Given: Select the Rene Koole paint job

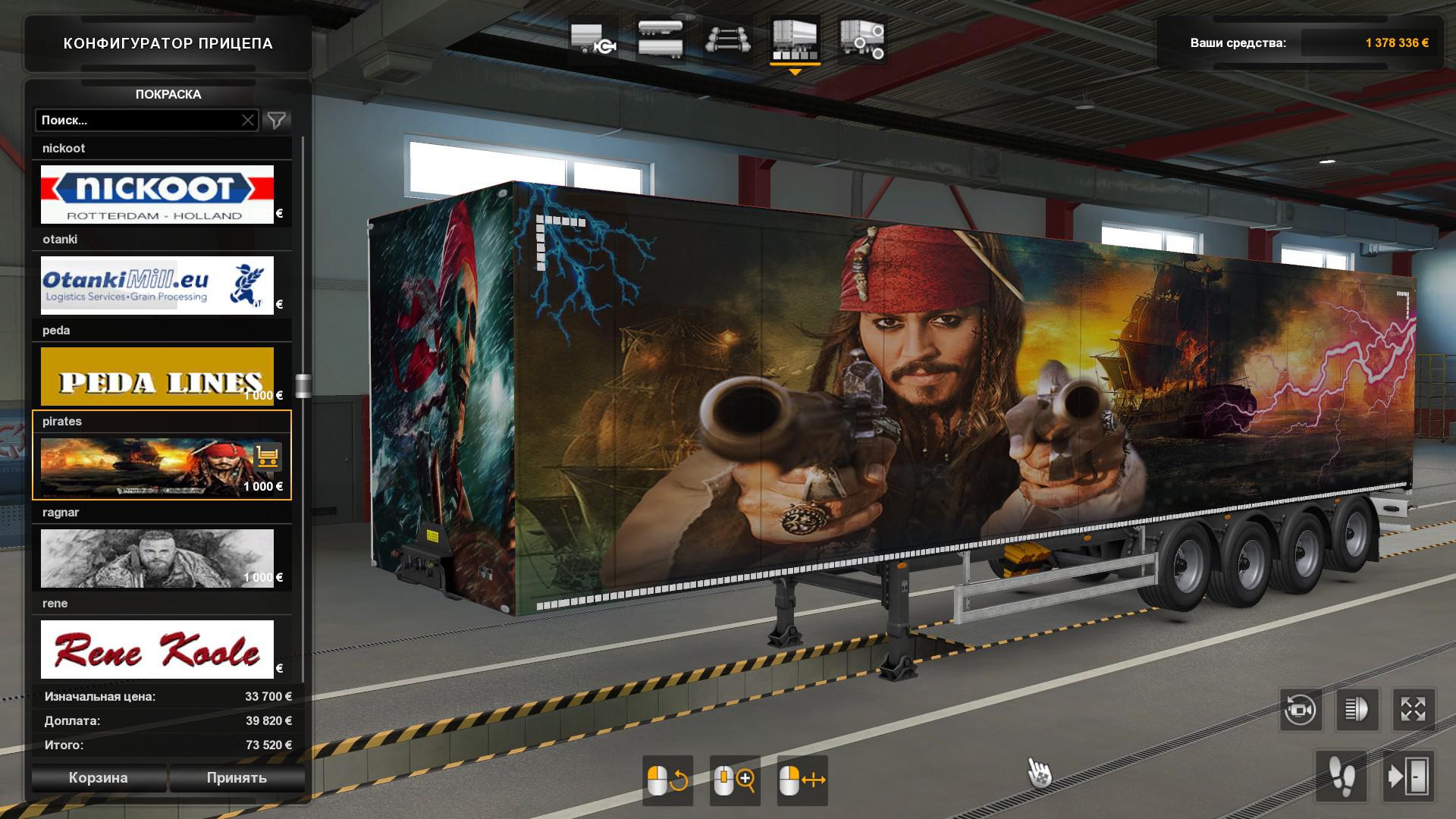Looking at the screenshot, I should coord(157,649).
